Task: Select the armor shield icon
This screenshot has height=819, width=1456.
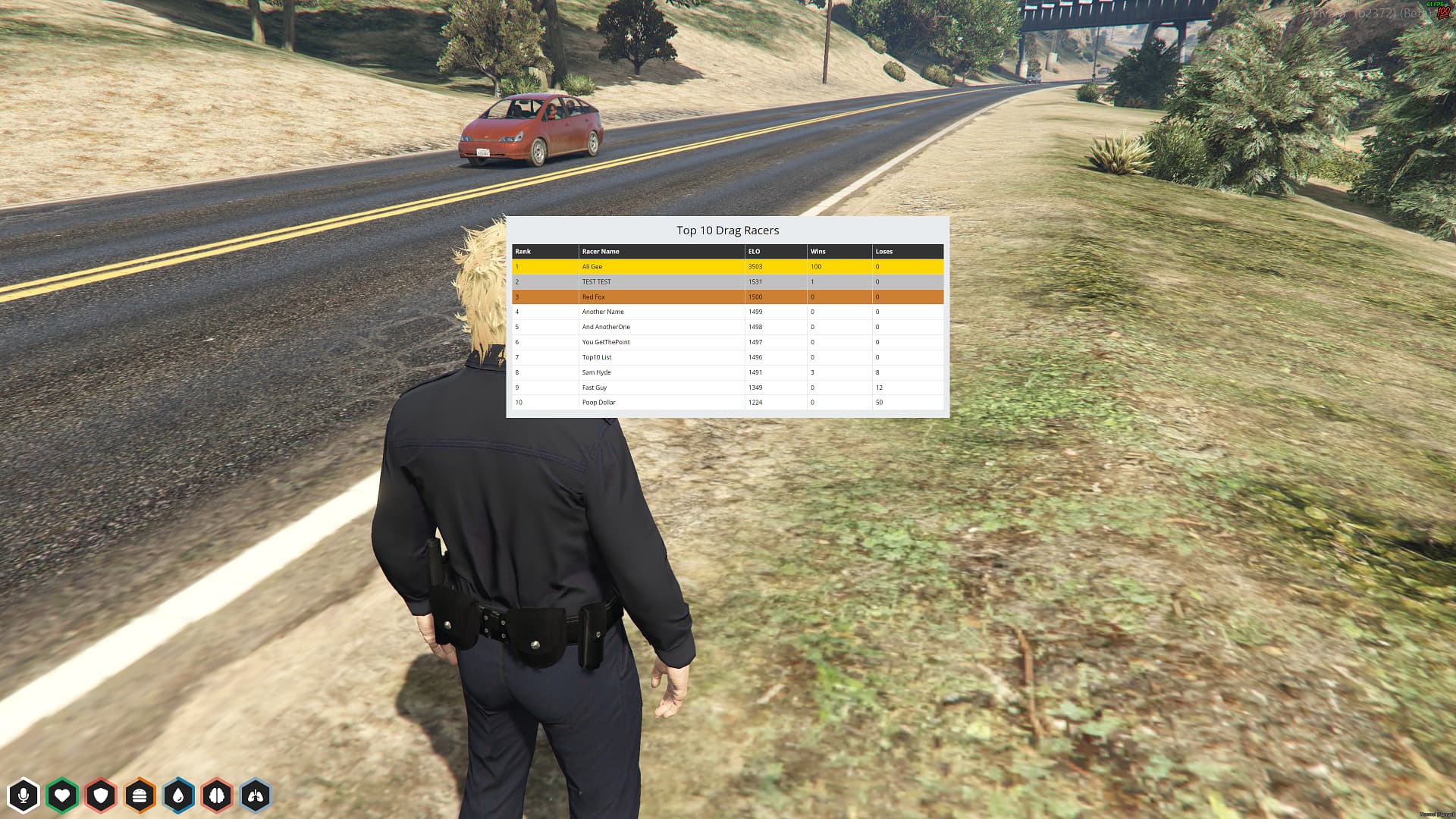Action: [x=102, y=795]
